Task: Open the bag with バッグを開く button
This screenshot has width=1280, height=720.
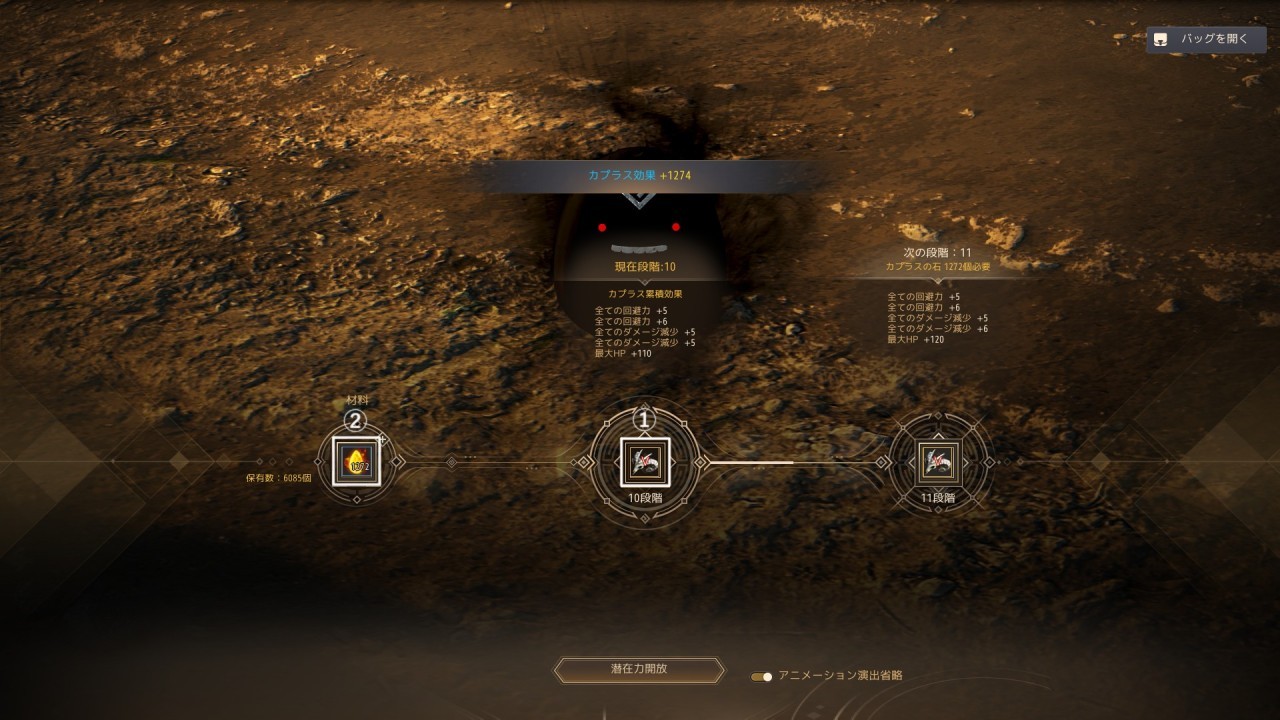Action: [x=1205, y=39]
